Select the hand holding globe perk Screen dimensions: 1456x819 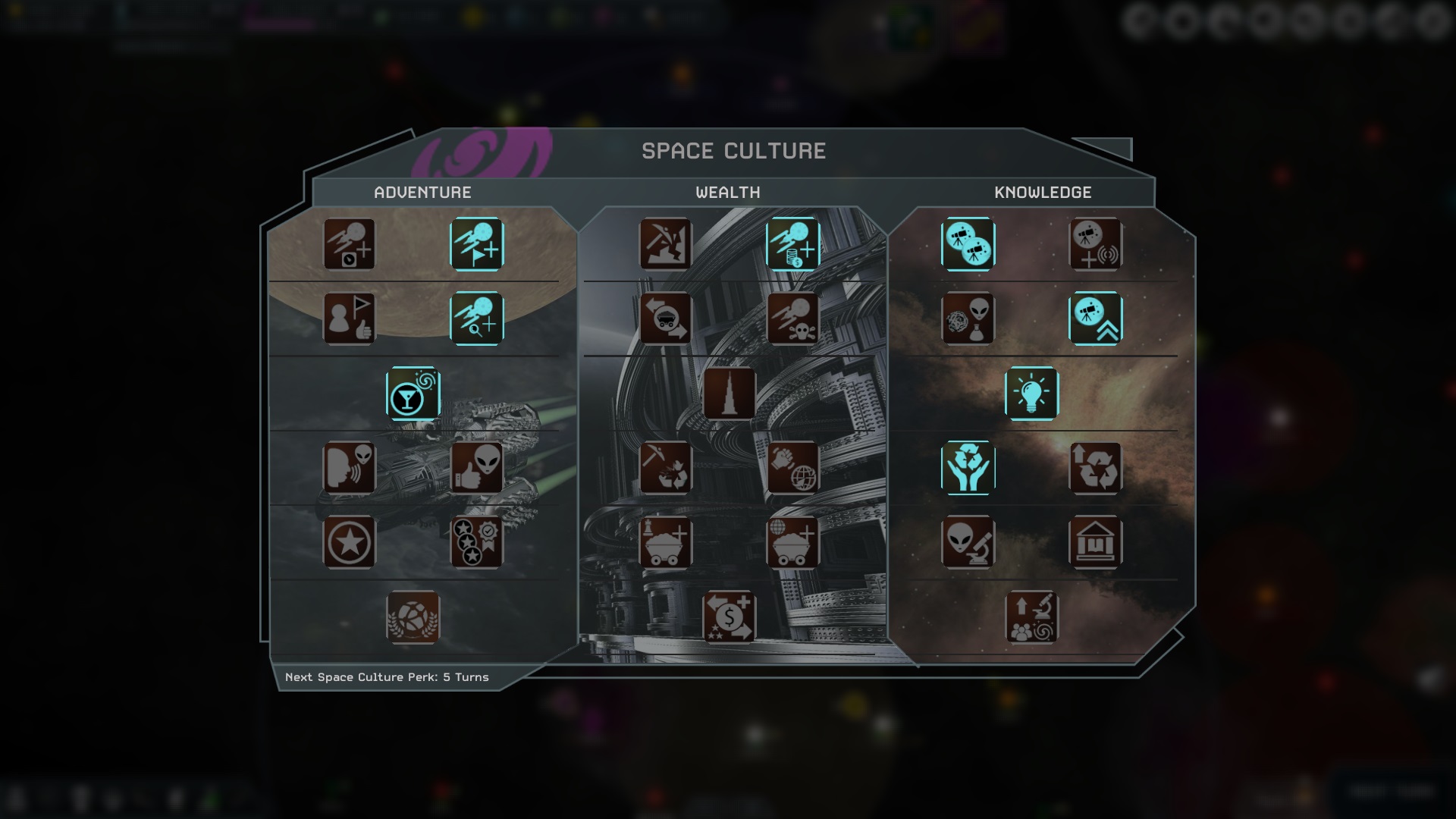click(x=792, y=468)
